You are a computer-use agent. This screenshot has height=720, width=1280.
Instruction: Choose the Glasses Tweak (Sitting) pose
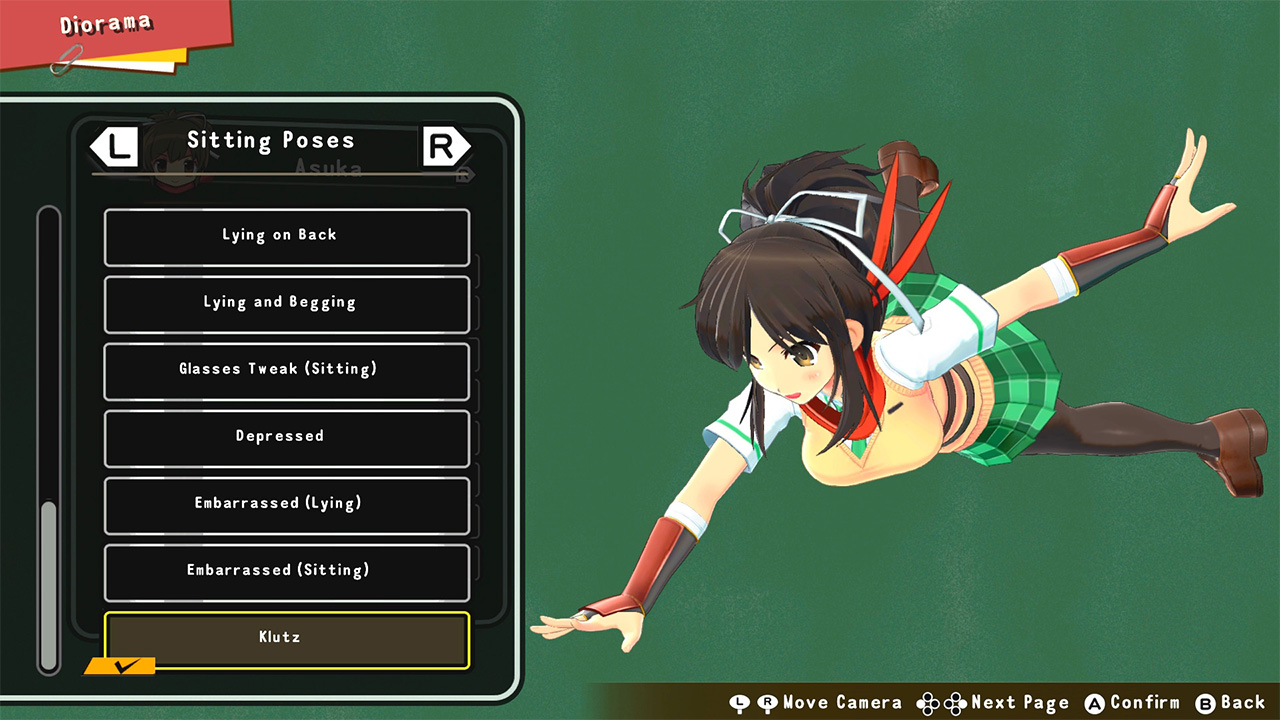(286, 370)
